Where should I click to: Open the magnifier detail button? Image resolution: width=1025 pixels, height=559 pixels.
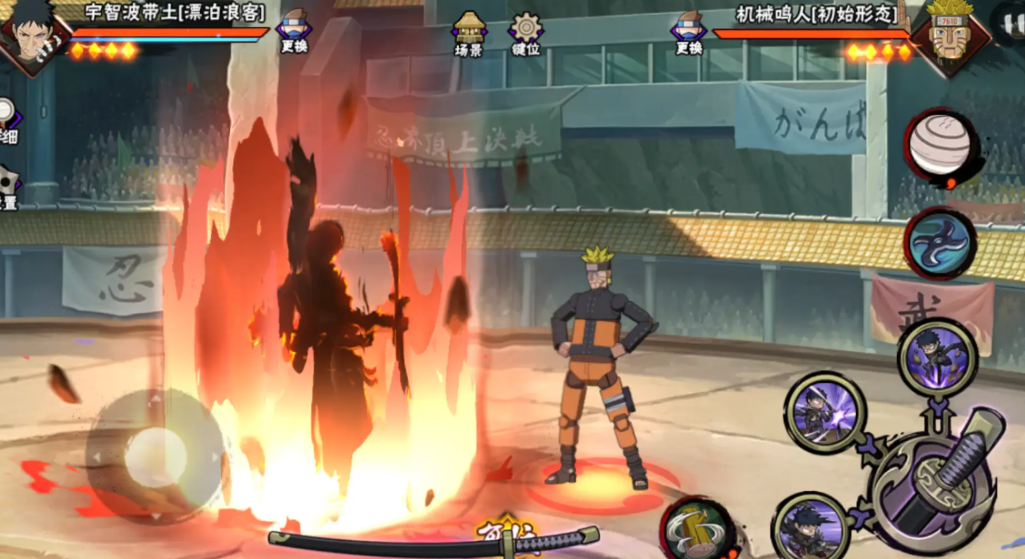[x=6, y=118]
